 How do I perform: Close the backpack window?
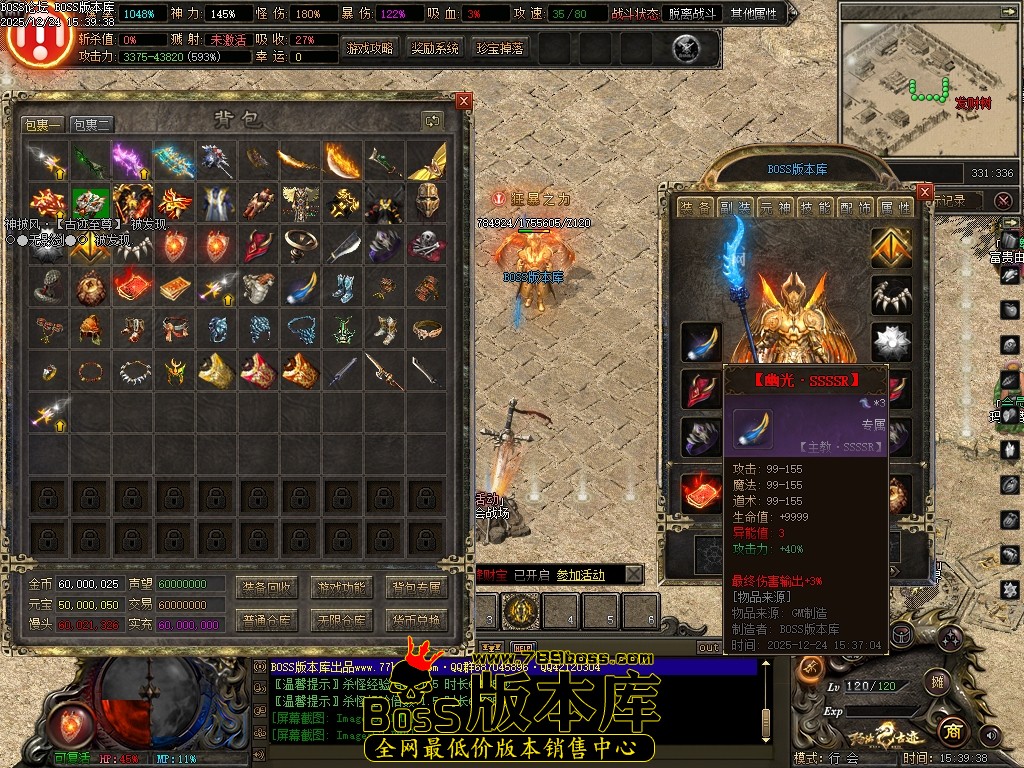point(463,101)
